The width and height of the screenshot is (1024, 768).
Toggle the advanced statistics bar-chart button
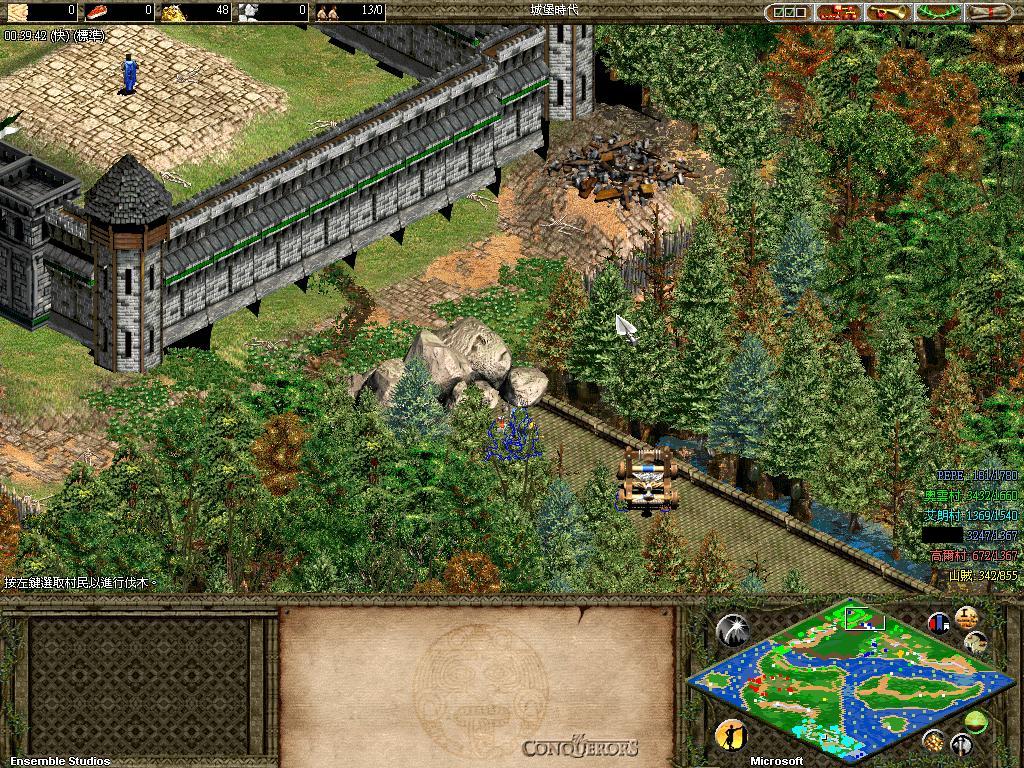coord(939,623)
